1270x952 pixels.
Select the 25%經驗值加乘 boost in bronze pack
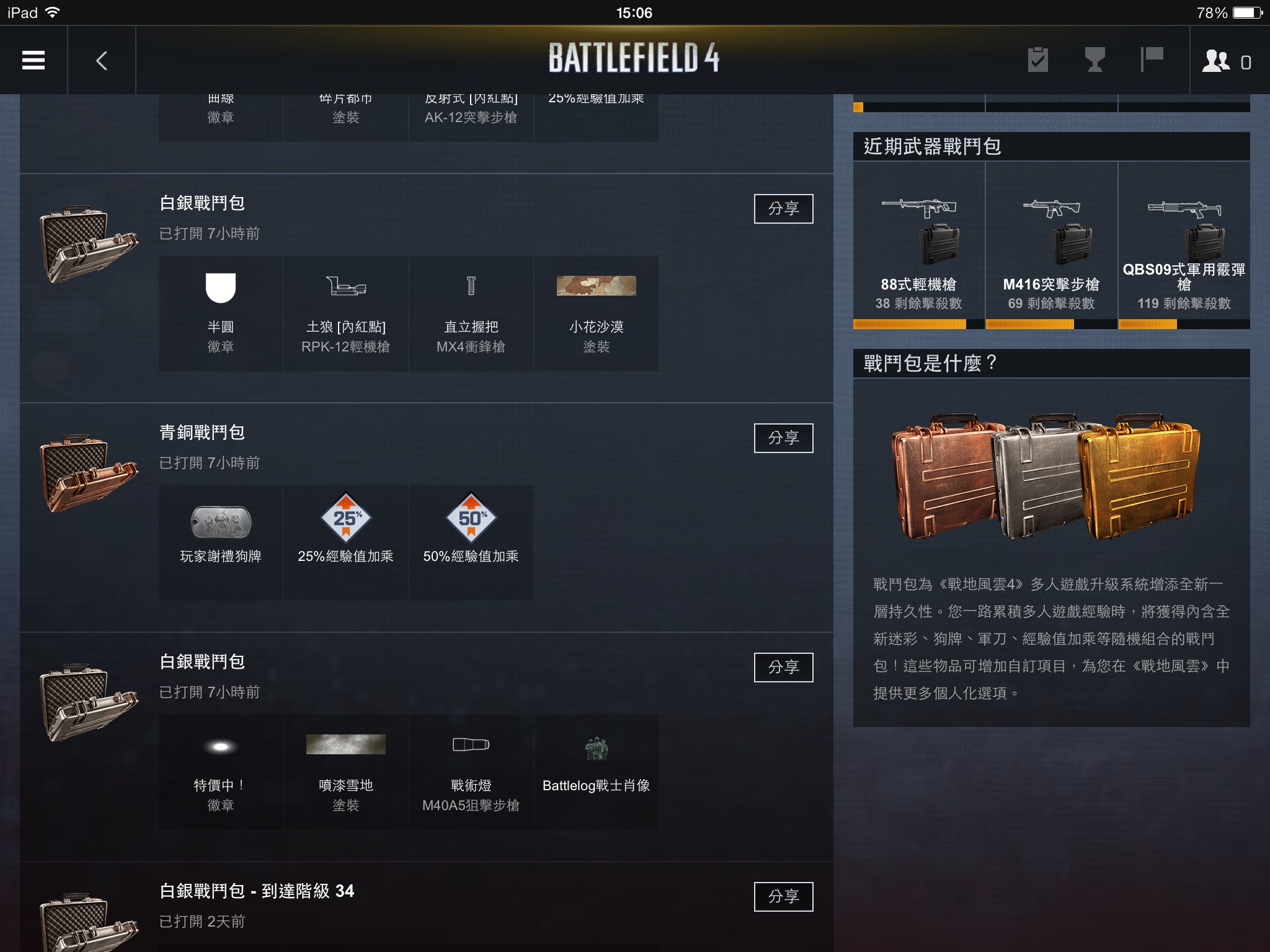(x=345, y=542)
